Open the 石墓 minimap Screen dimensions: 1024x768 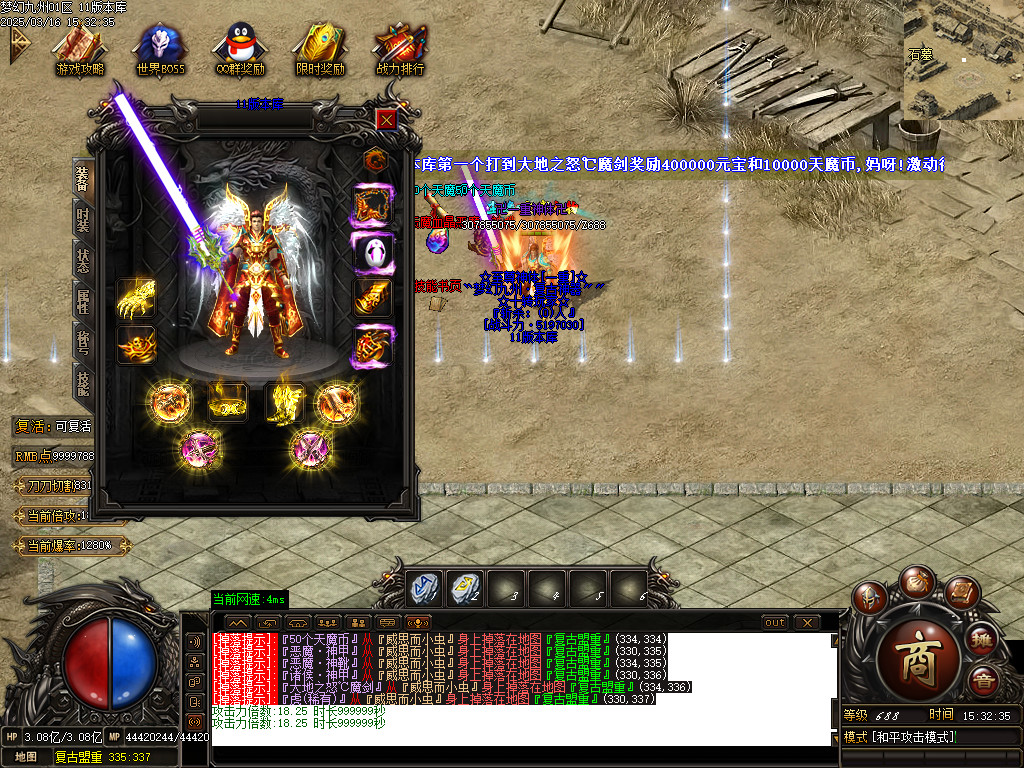(963, 58)
